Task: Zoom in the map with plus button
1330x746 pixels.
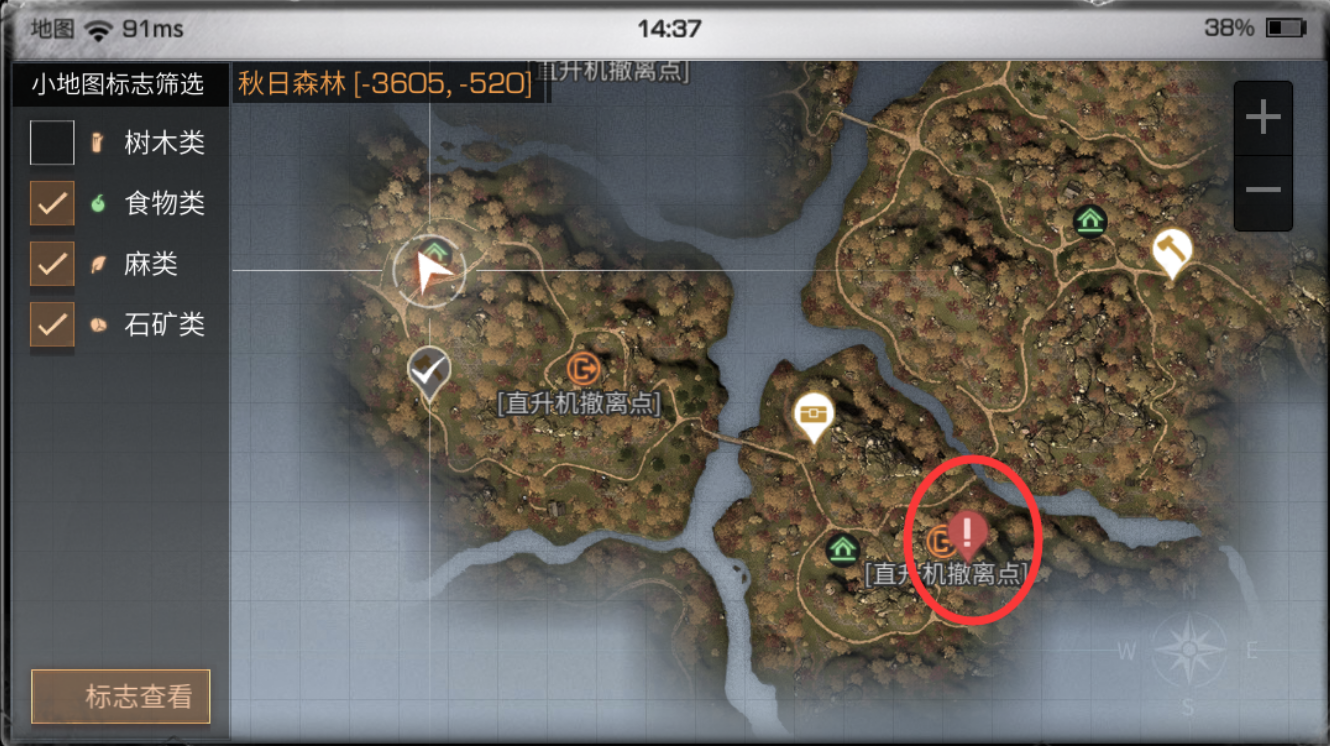Action: tap(1263, 118)
